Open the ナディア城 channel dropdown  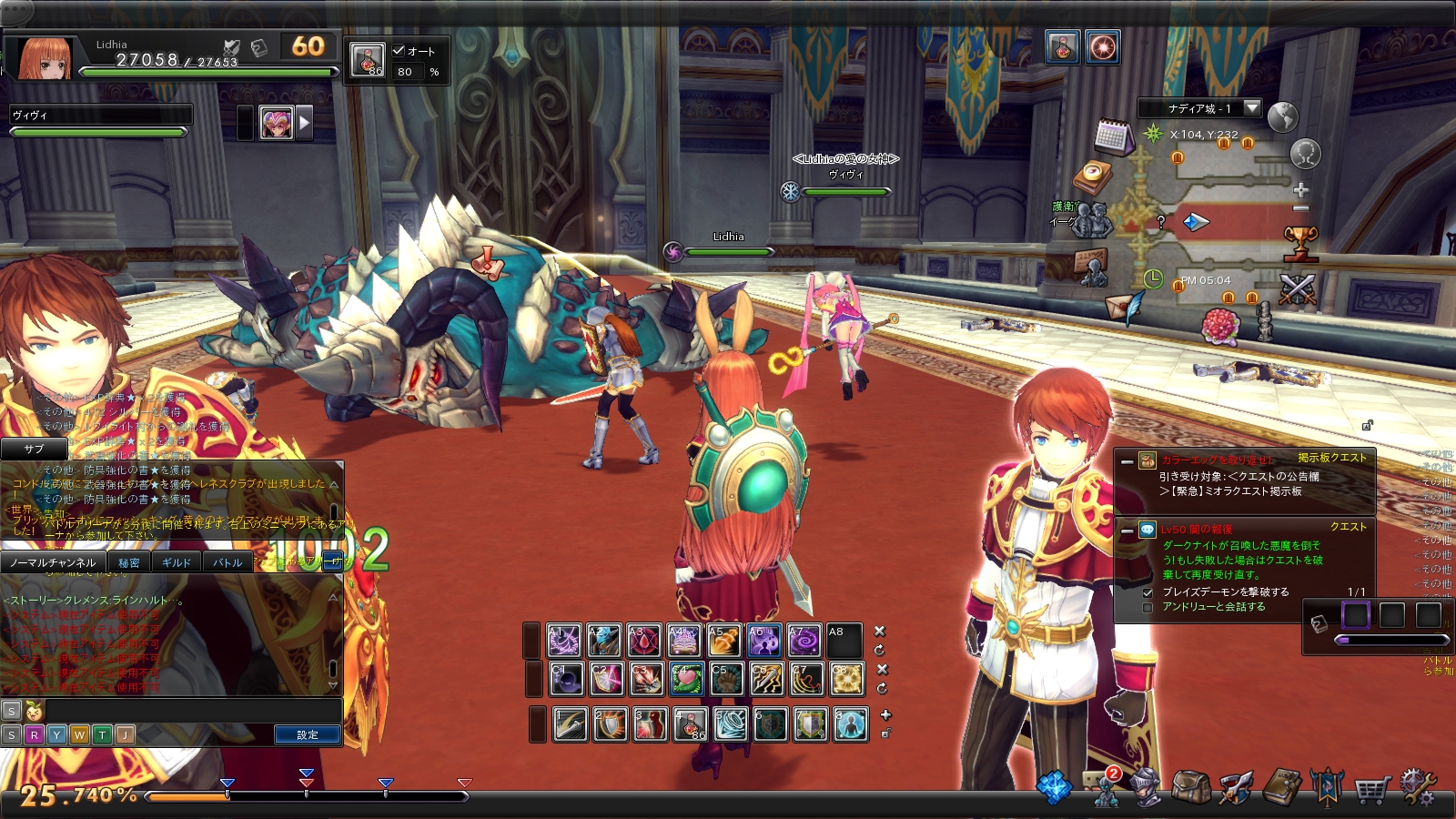tap(1252, 108)
